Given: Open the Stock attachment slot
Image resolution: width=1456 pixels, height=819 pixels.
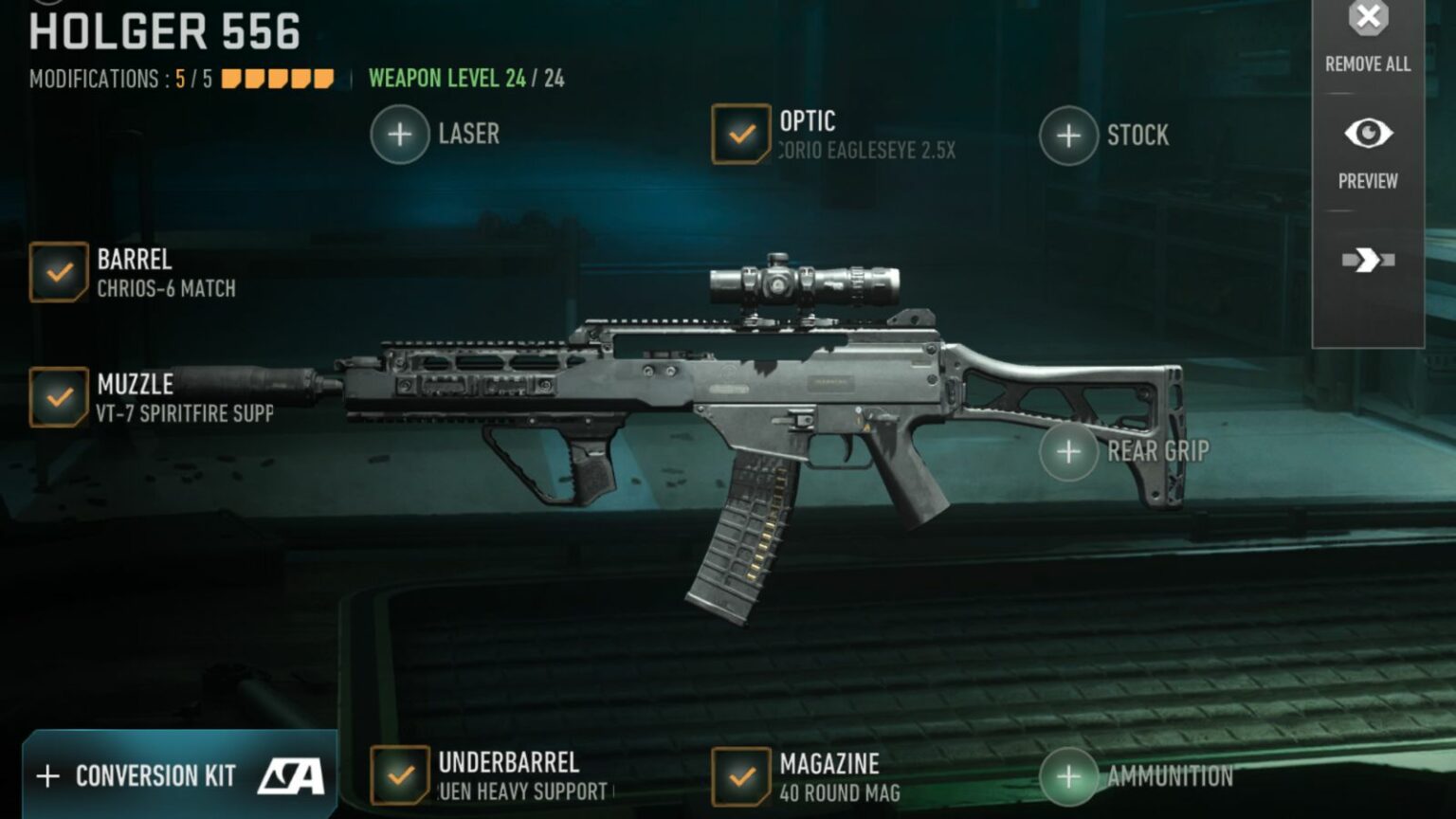Looking at the screenshot, I should point(1069,135).
